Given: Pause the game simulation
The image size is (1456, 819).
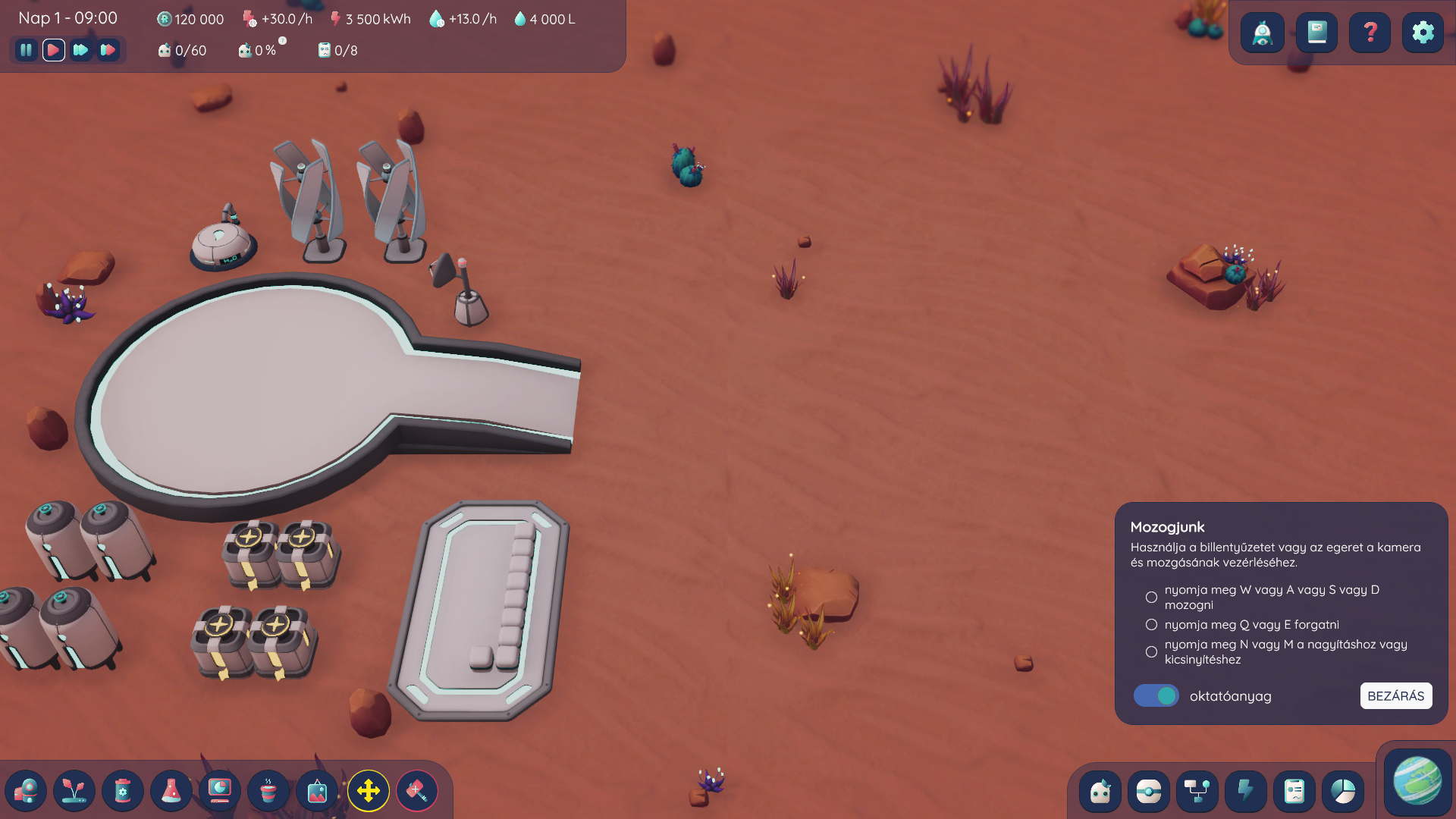Looking at the screenshot, I should coord(26,50).
